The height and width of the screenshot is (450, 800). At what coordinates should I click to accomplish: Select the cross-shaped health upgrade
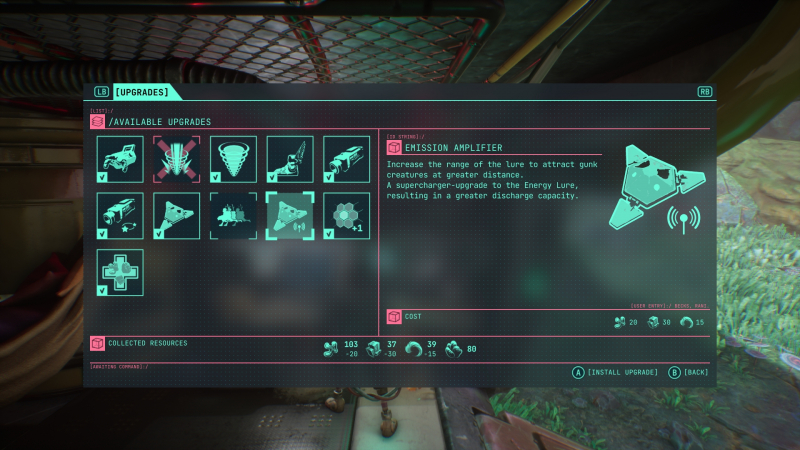pyautogui.click(x=120, y=273)
